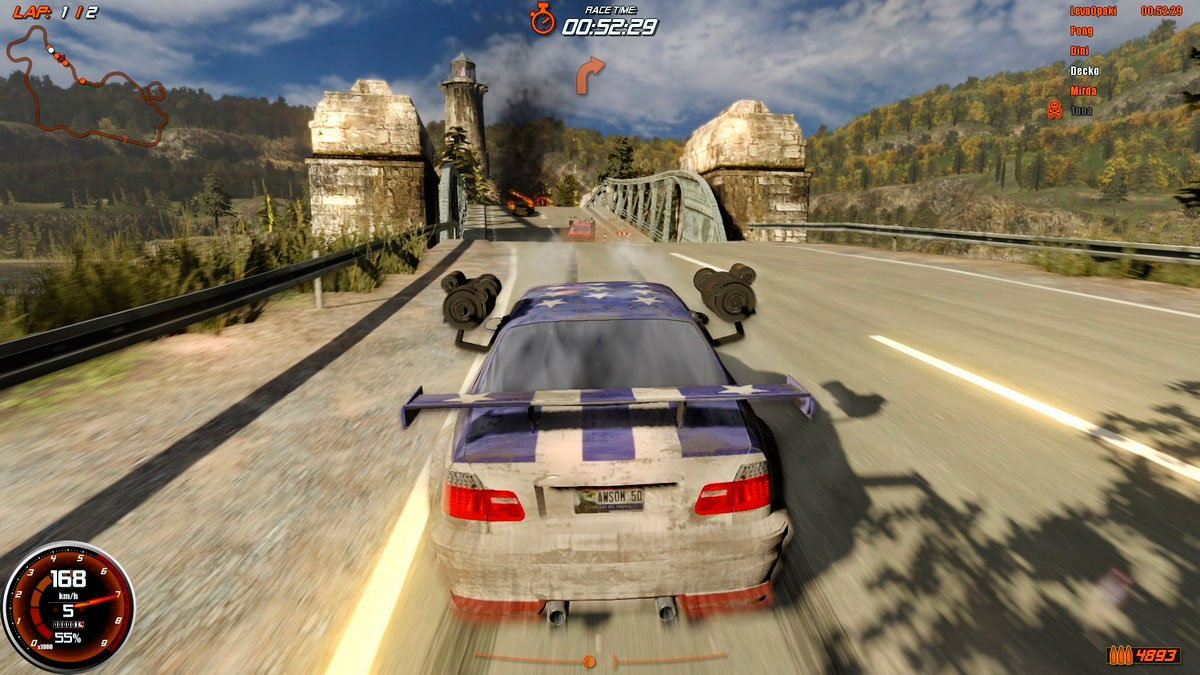The image size is (1200, 675).
Task: Select LevaOpaki in the standings list
Action: click(x=1092, y=11)
